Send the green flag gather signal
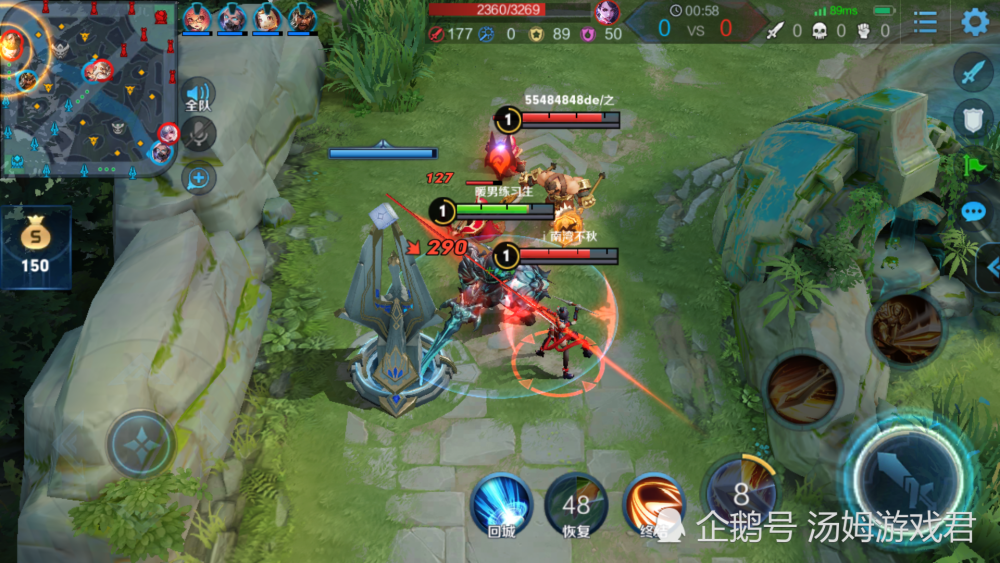 click(x=974, y=165)
